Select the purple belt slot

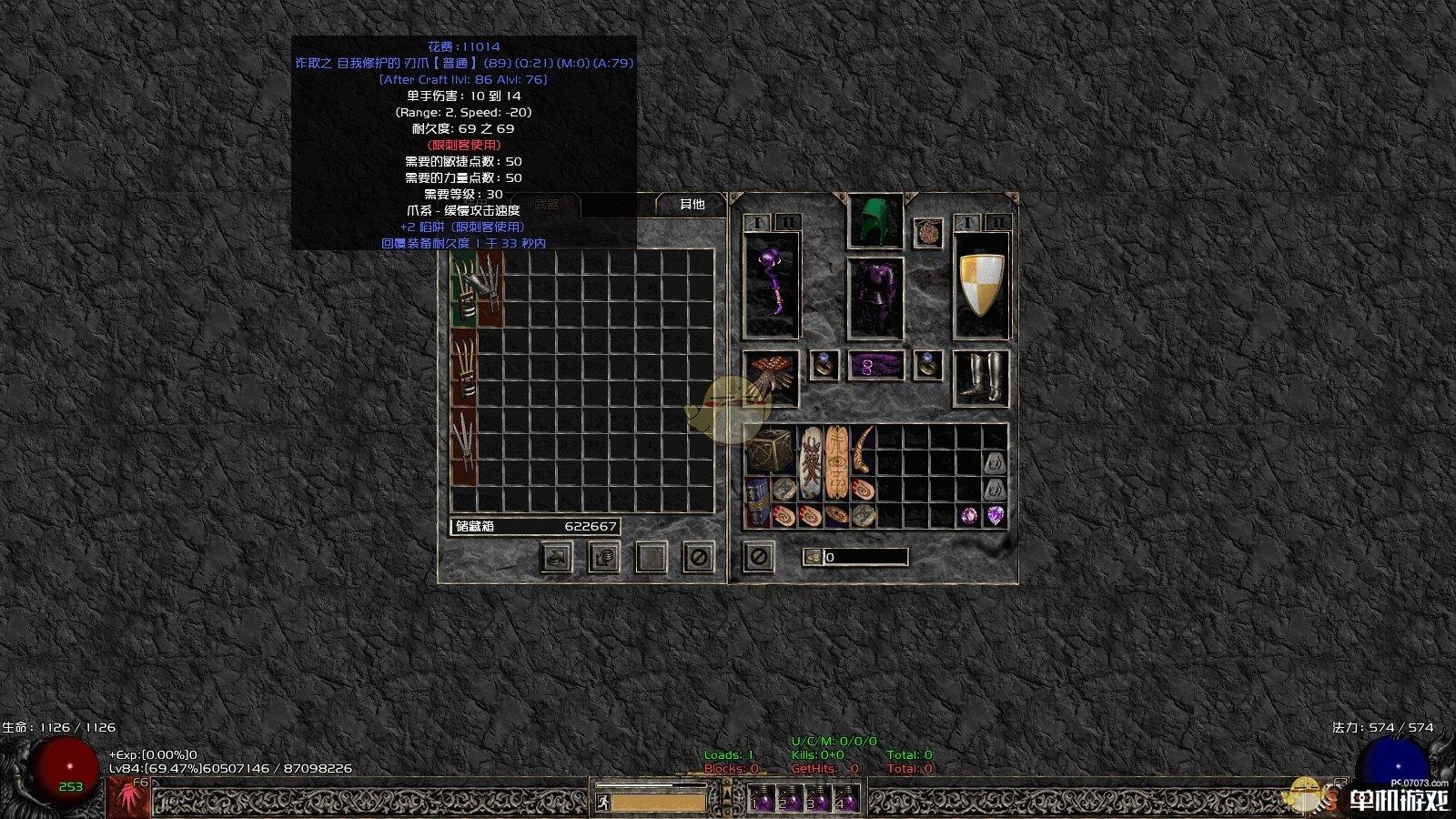point(875,366)
